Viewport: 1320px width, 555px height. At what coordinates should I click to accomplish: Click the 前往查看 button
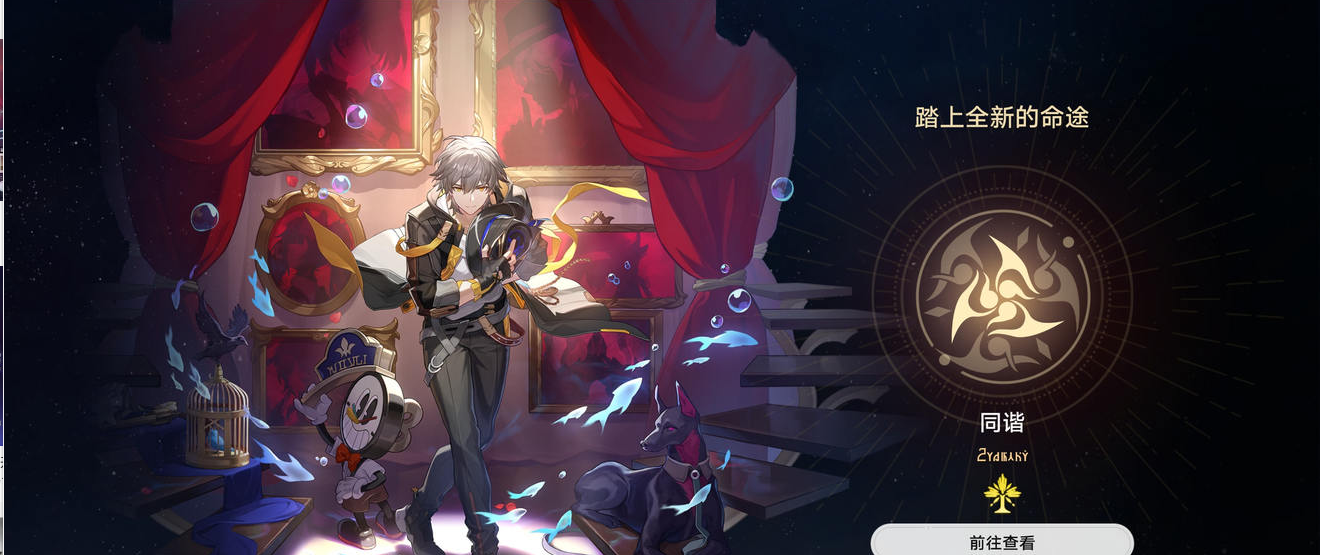click(1002, 542)
